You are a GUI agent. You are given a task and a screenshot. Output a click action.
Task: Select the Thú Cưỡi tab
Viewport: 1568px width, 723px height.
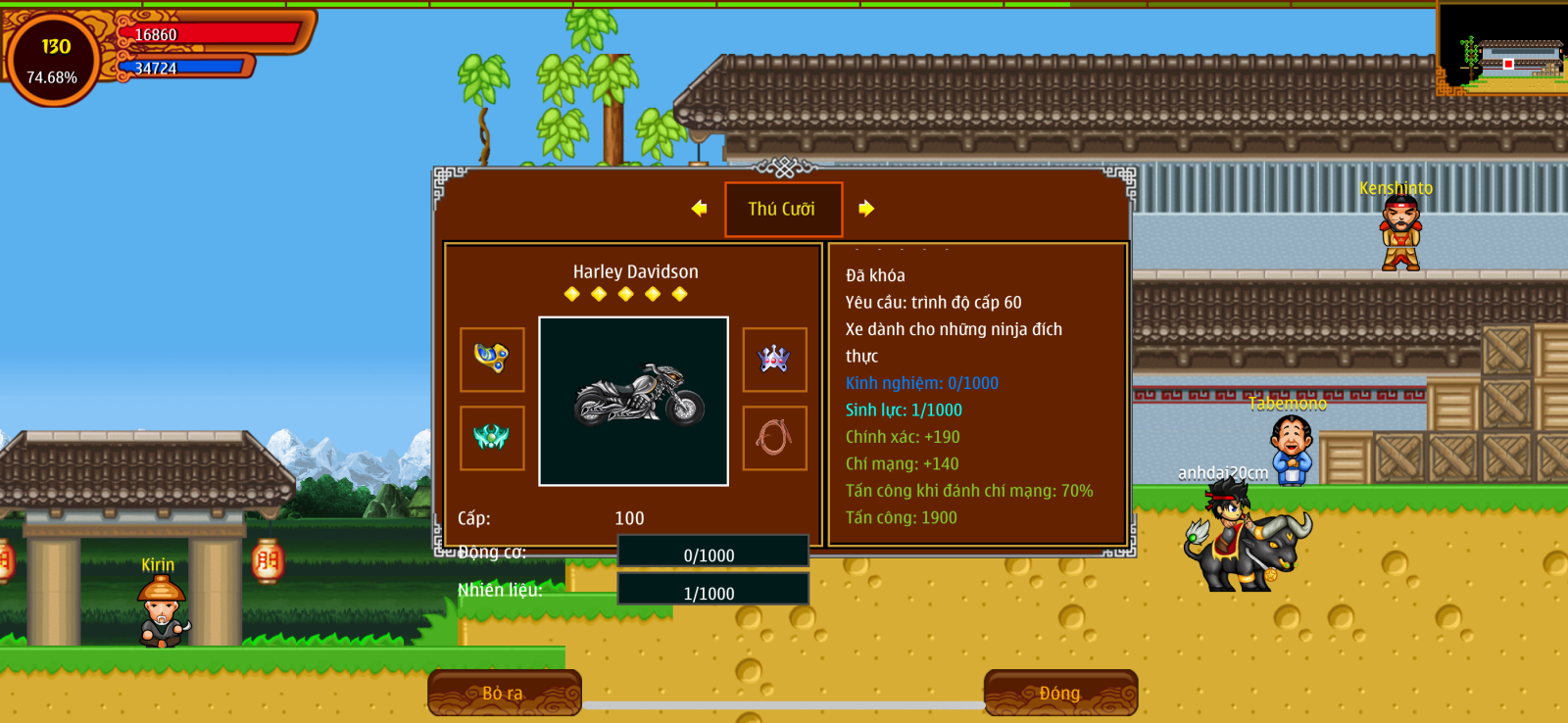coord(782,209)
